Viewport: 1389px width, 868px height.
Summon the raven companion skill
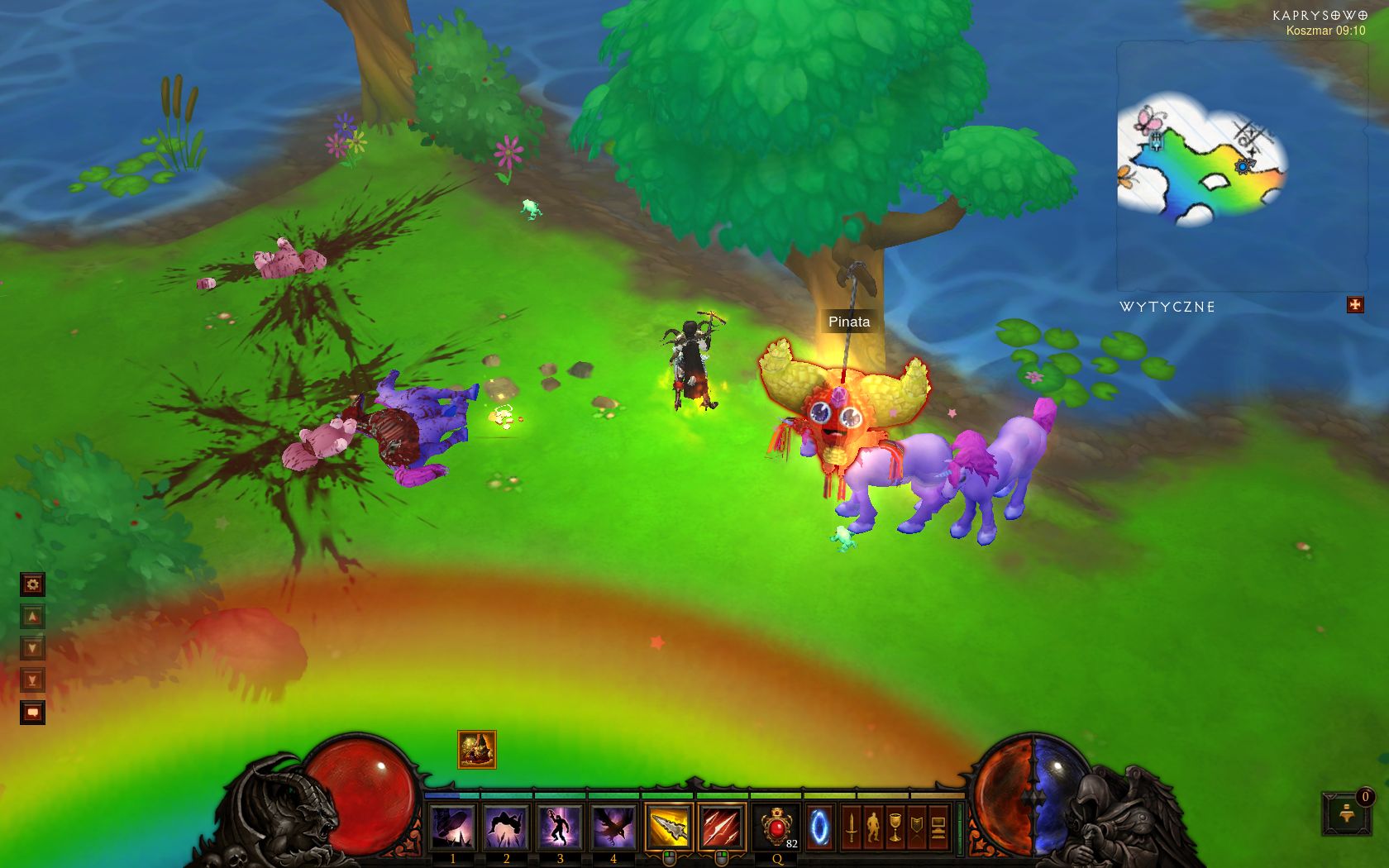point(613,827)
